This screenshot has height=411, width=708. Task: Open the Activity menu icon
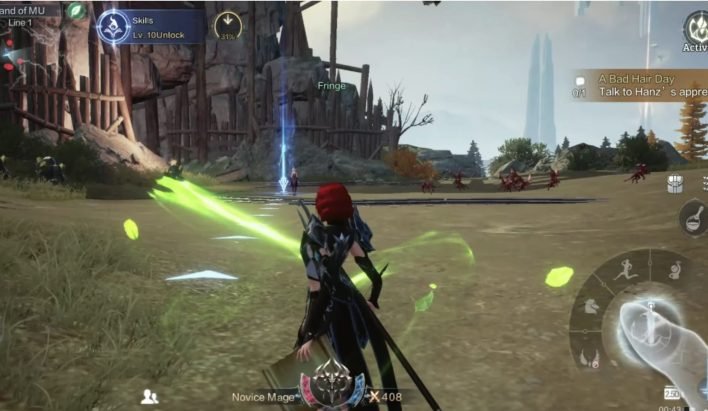click(696, 31)
